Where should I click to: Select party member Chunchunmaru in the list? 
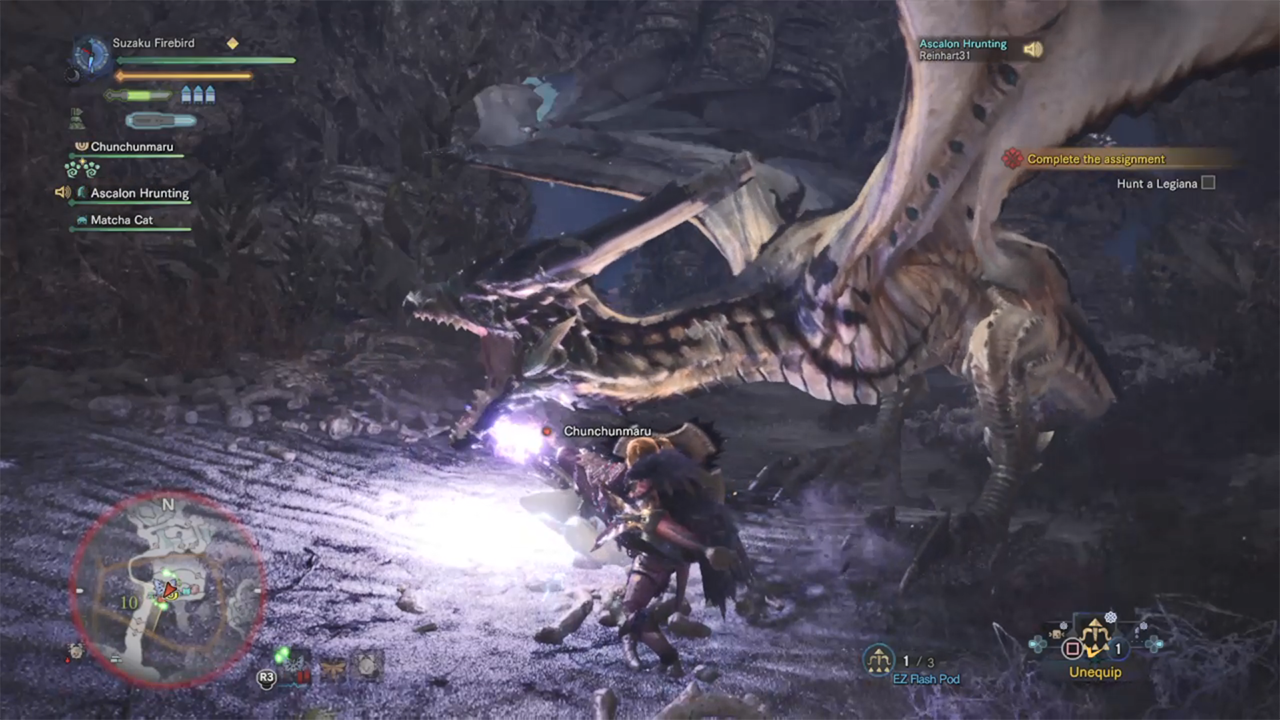pos(131,147)
